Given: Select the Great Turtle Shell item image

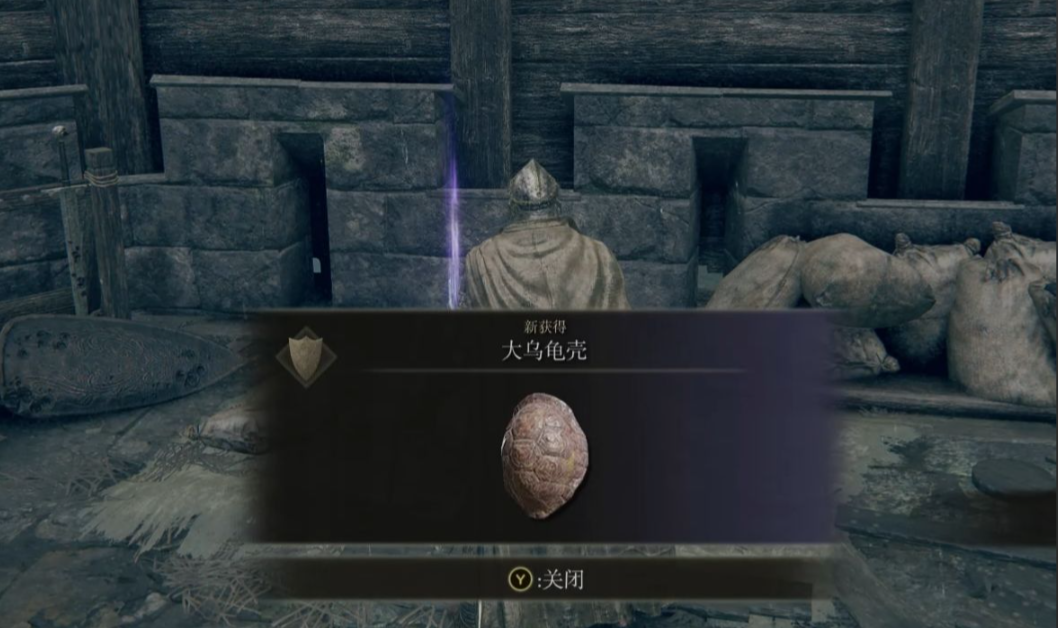Looking at the screenshot, I should pyautogui.click(x=544, y=455).
